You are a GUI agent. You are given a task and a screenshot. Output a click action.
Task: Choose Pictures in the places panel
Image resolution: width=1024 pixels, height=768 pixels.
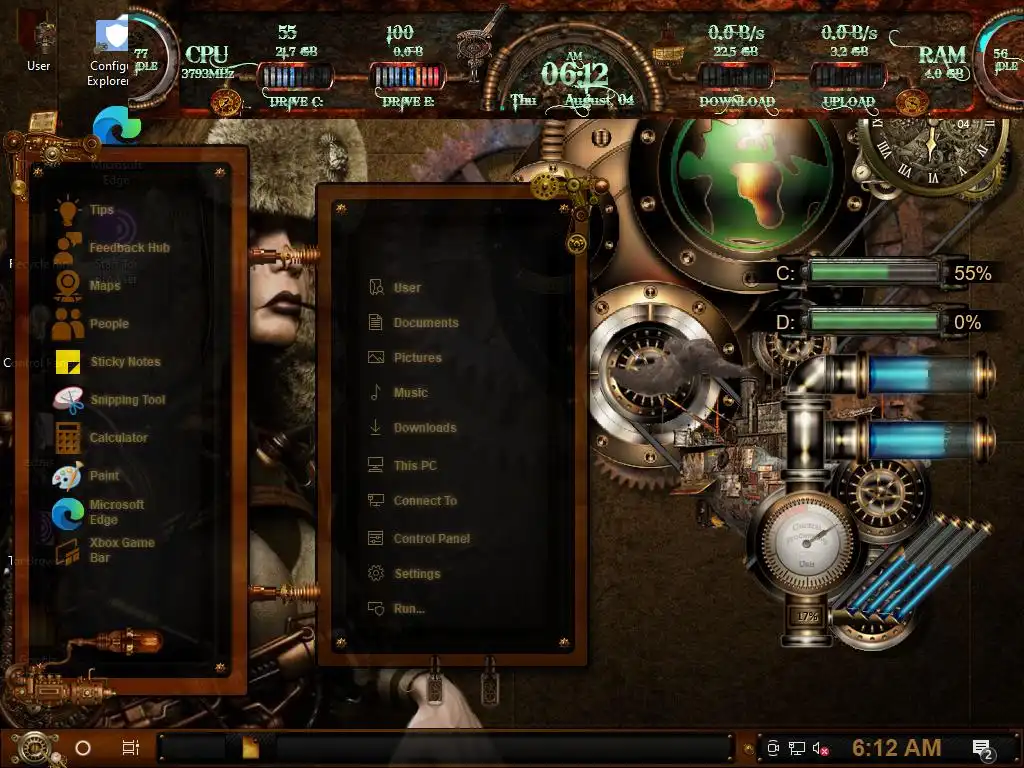pos(416,358)
